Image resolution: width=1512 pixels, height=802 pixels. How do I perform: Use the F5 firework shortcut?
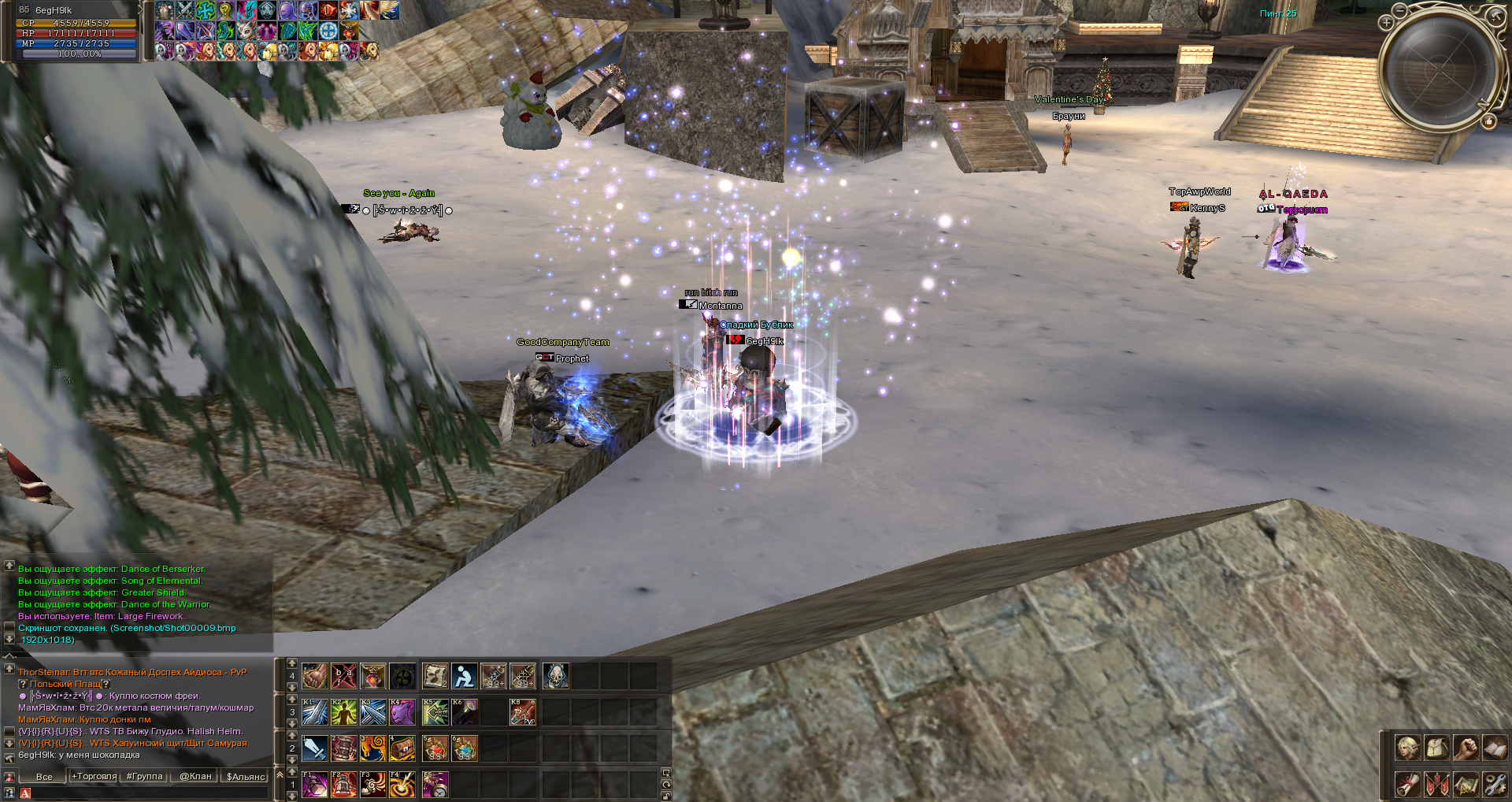click(435, 786)
